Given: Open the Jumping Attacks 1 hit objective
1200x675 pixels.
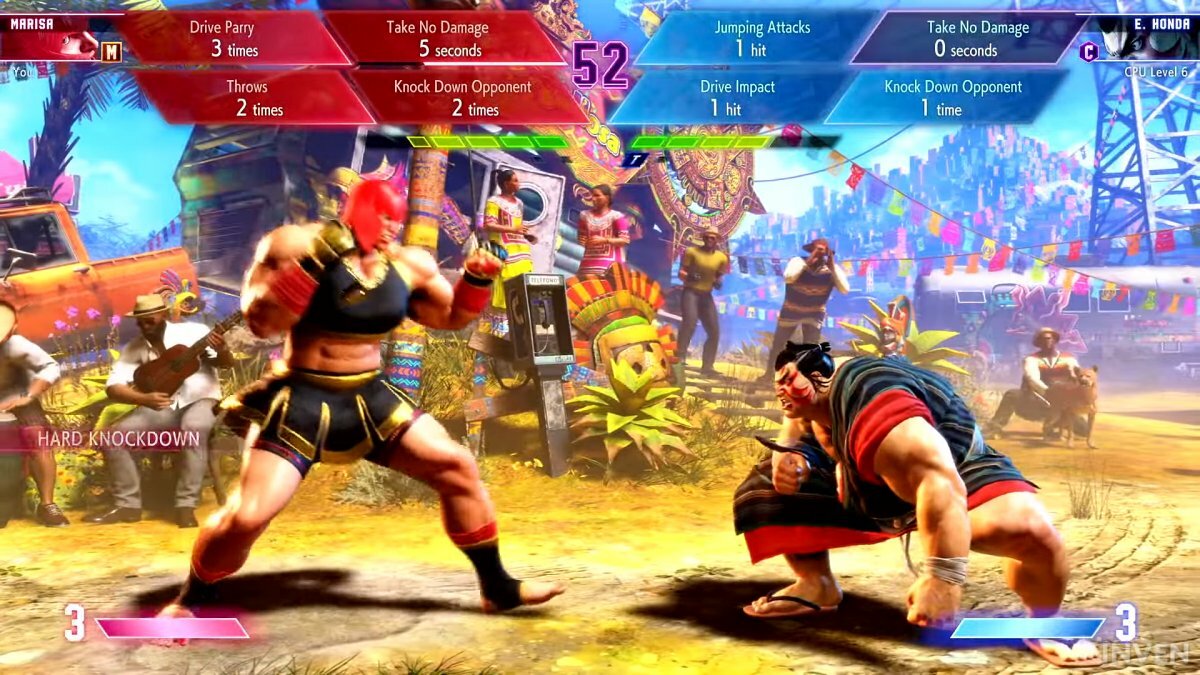Looking at the screenshot, I should (x=762, y=38).
